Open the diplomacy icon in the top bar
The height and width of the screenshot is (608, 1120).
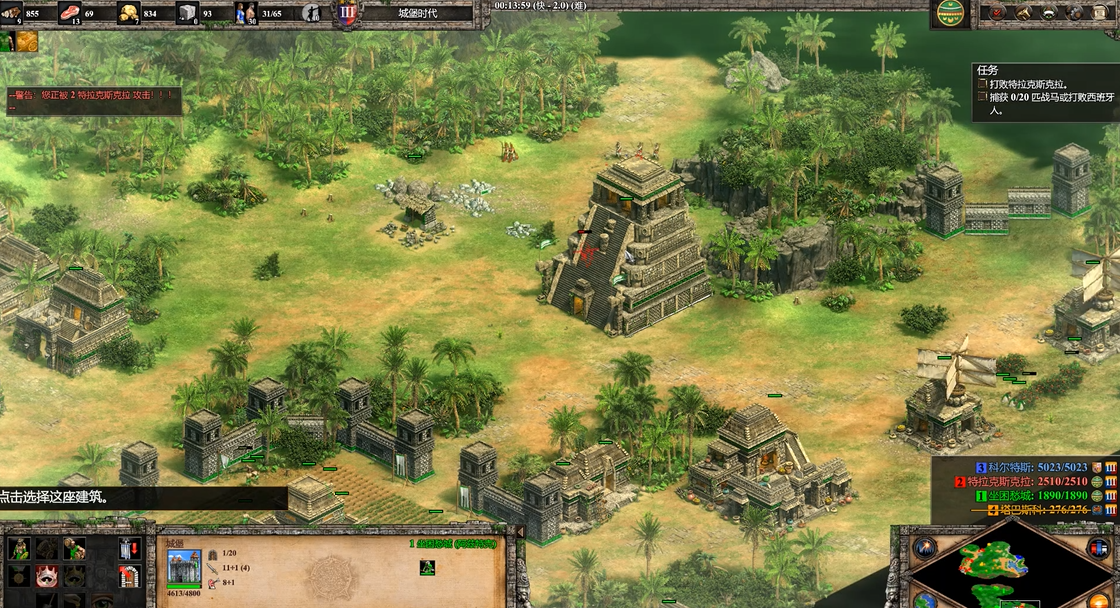pos(1051,13)
